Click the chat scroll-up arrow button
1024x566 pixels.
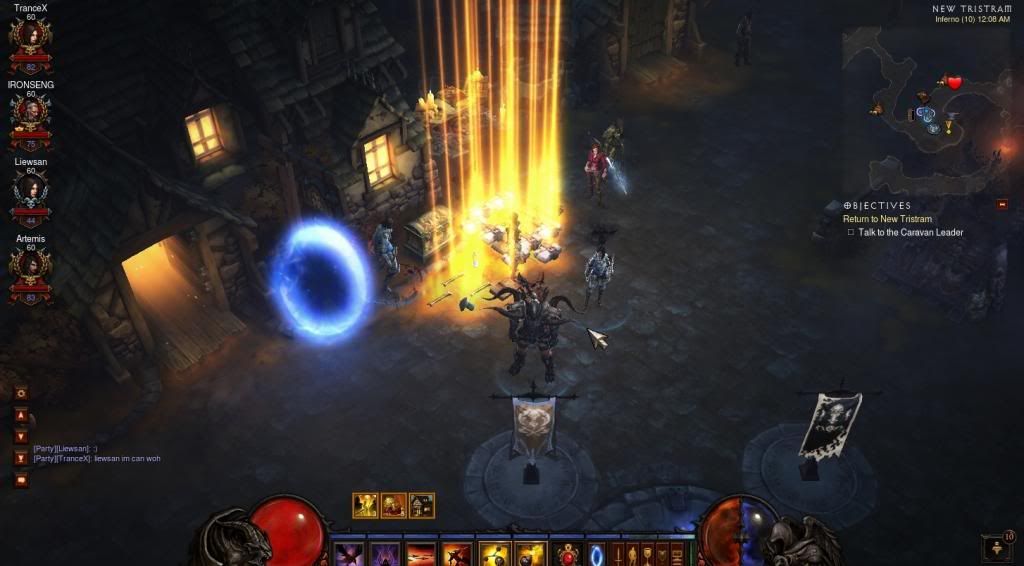[21, 415]
